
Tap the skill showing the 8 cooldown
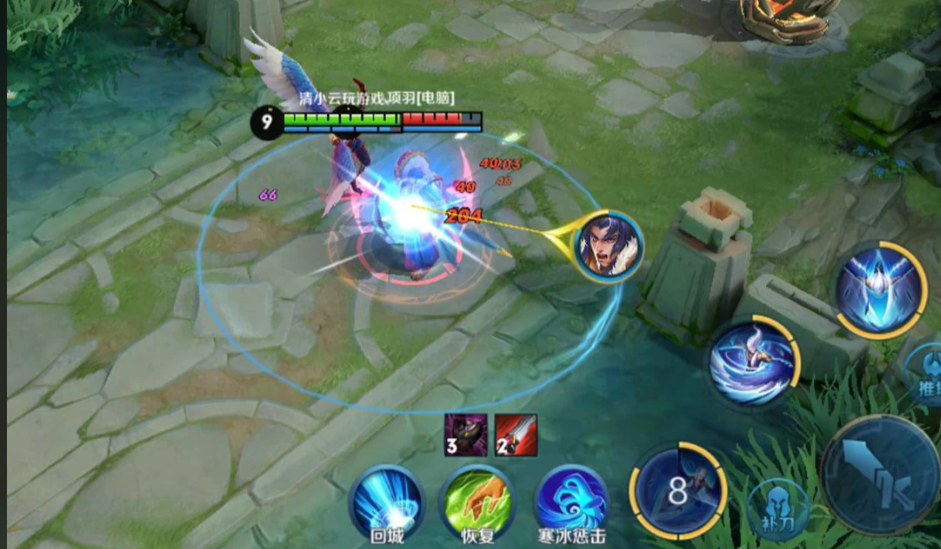click(x=679, y=490)
